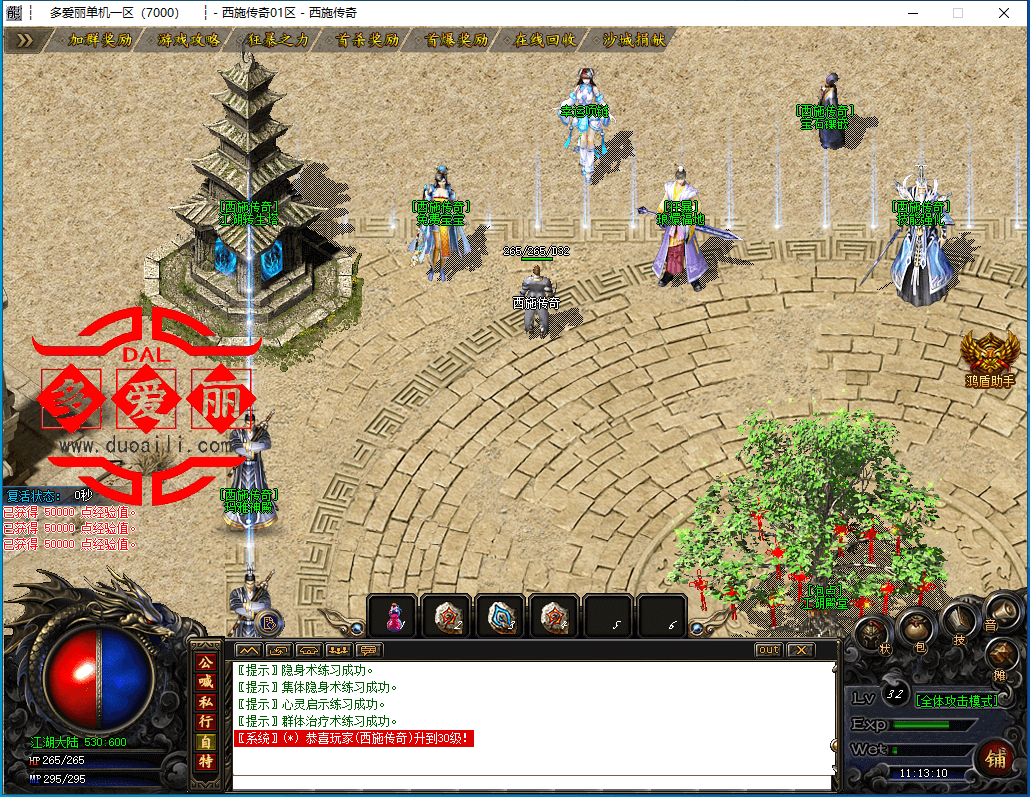This screenshot has height=797, width=1030.
Task: Select the 狂暴之力 menu entry
Action: (278, 40)
